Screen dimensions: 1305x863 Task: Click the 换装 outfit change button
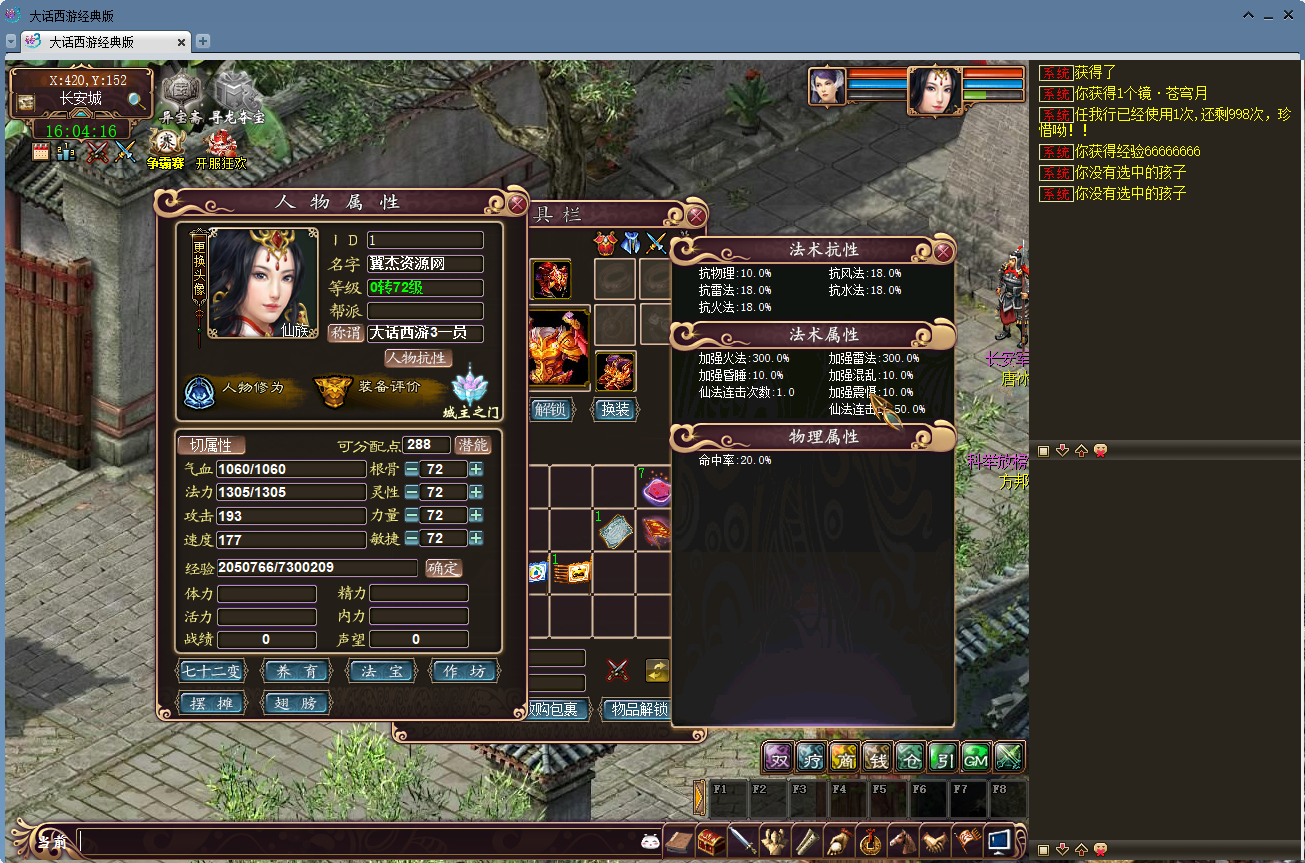pyautogui.click(x=614, y=410)
